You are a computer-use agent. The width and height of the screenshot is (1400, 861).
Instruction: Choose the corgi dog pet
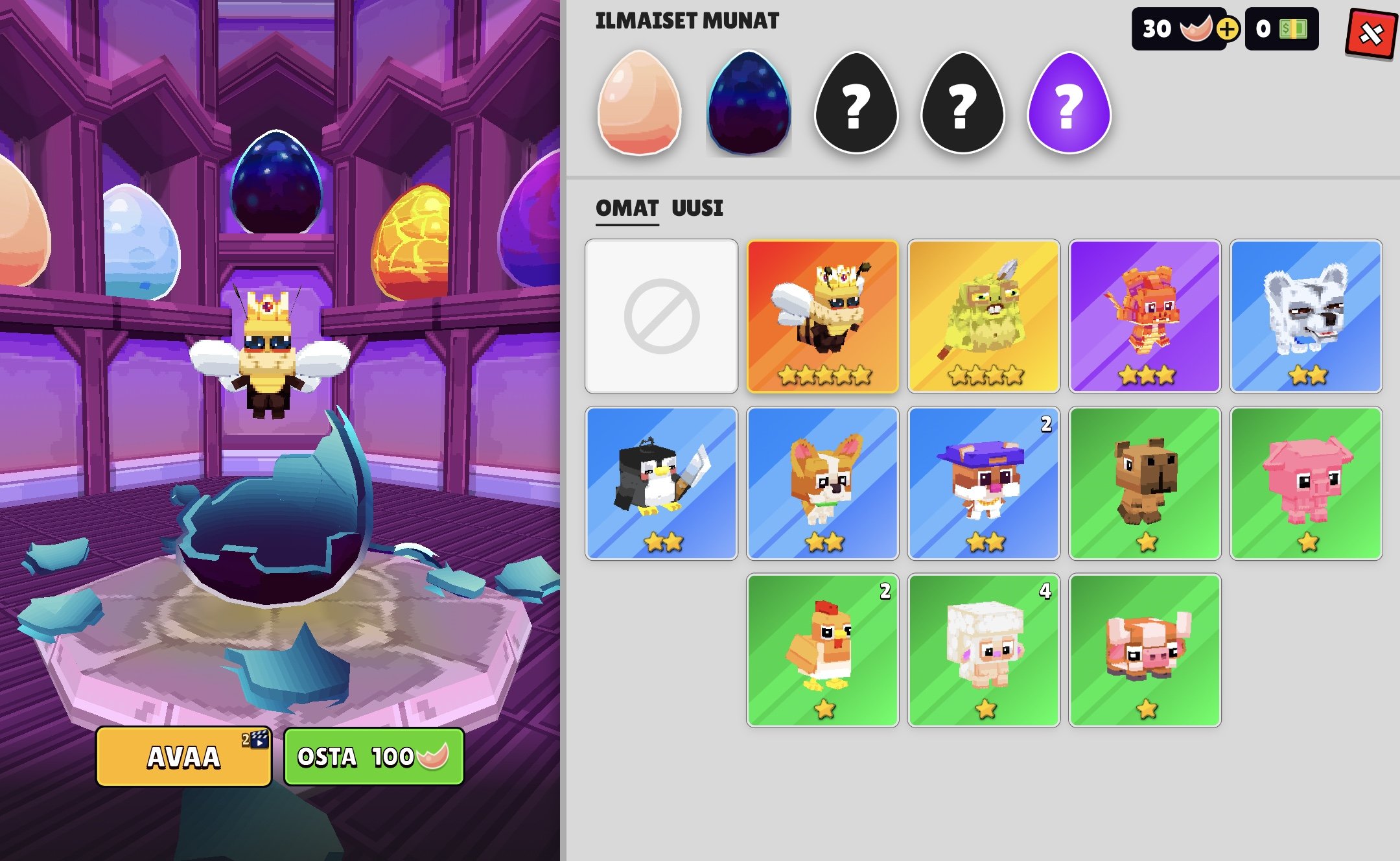pyautogui.click(x=822, y=484)
